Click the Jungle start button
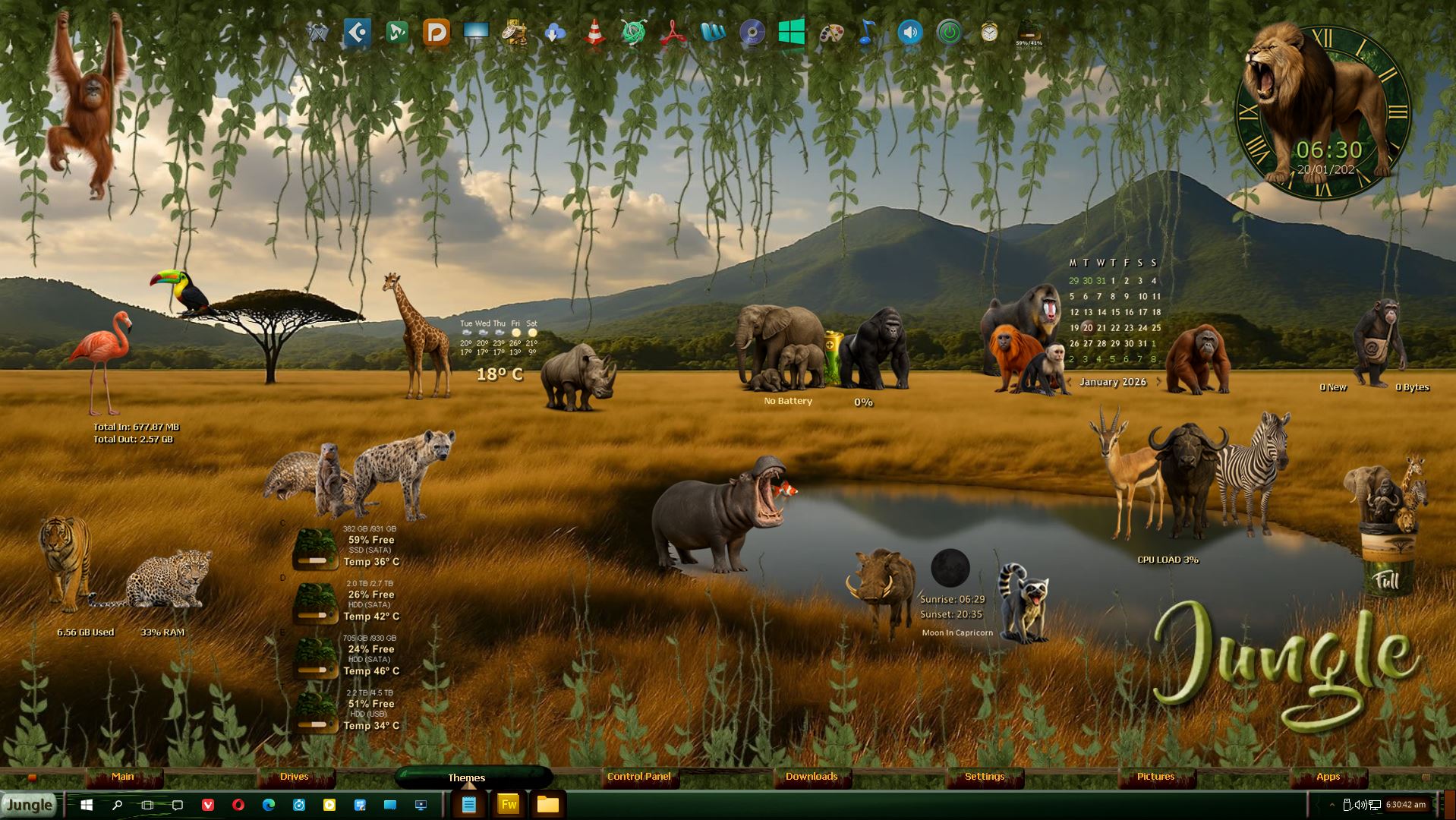The width and height of the screenshot is (1456, 820). (30, 805)
